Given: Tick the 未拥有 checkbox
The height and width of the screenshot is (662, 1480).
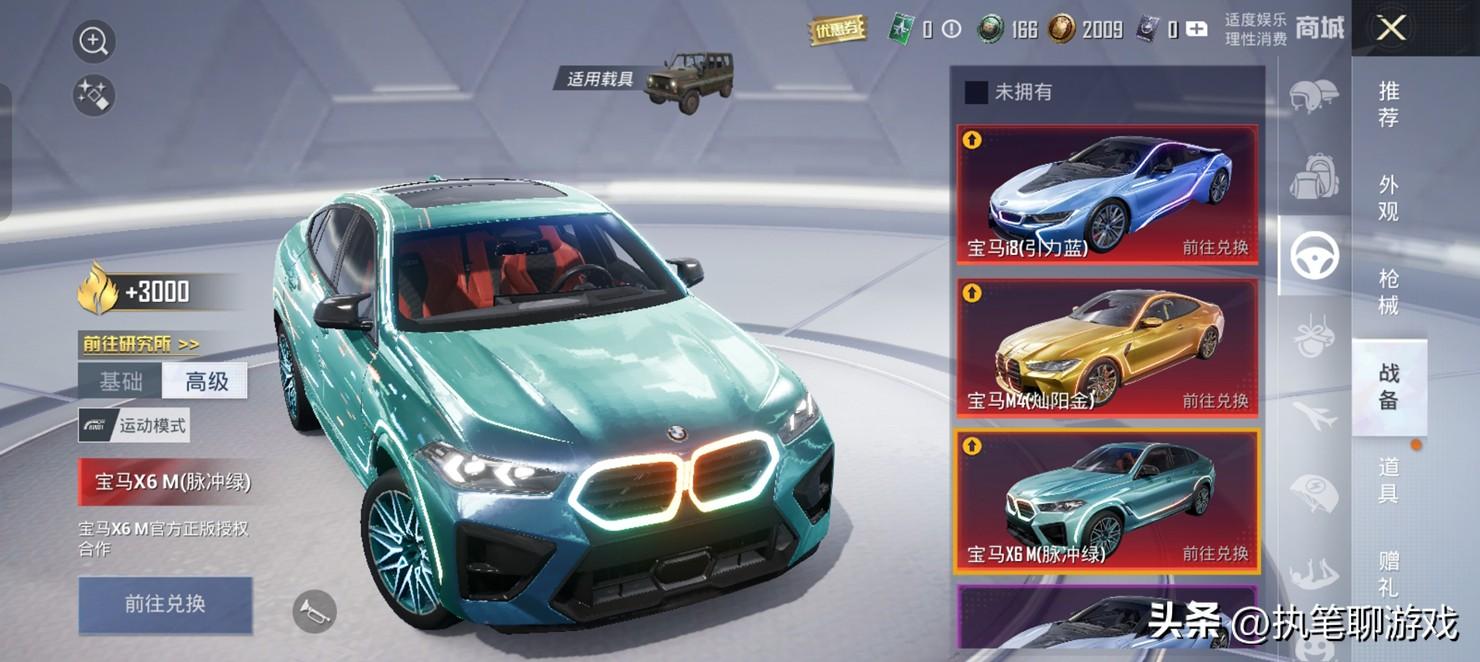Looking at the screenshot, I should [x=976, y=92].
